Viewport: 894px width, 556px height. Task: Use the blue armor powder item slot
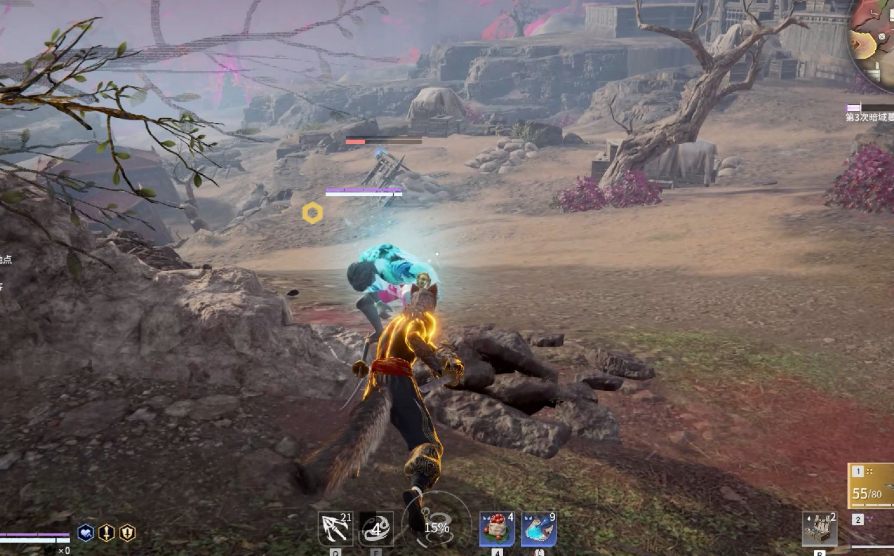coord(538,528)
